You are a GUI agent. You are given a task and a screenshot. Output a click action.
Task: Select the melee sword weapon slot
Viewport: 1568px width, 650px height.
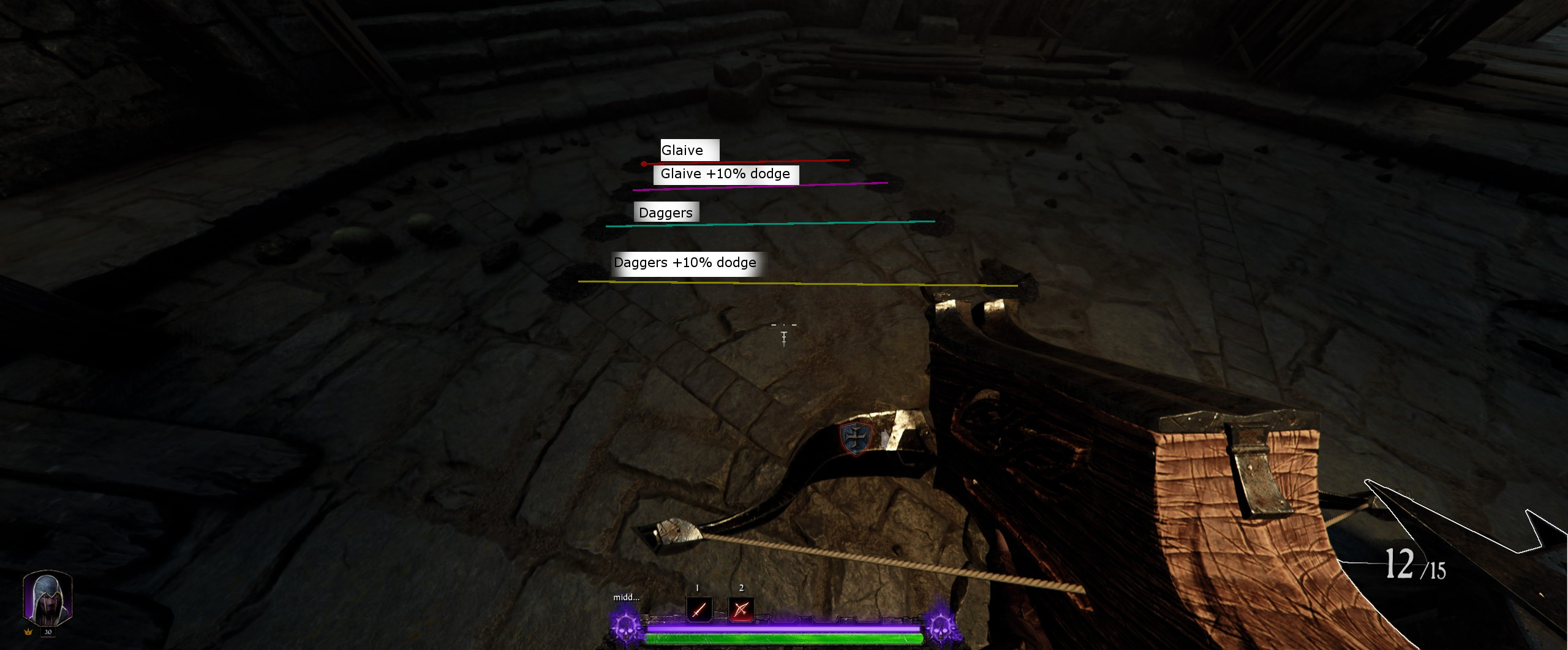(x=699, y=609)
